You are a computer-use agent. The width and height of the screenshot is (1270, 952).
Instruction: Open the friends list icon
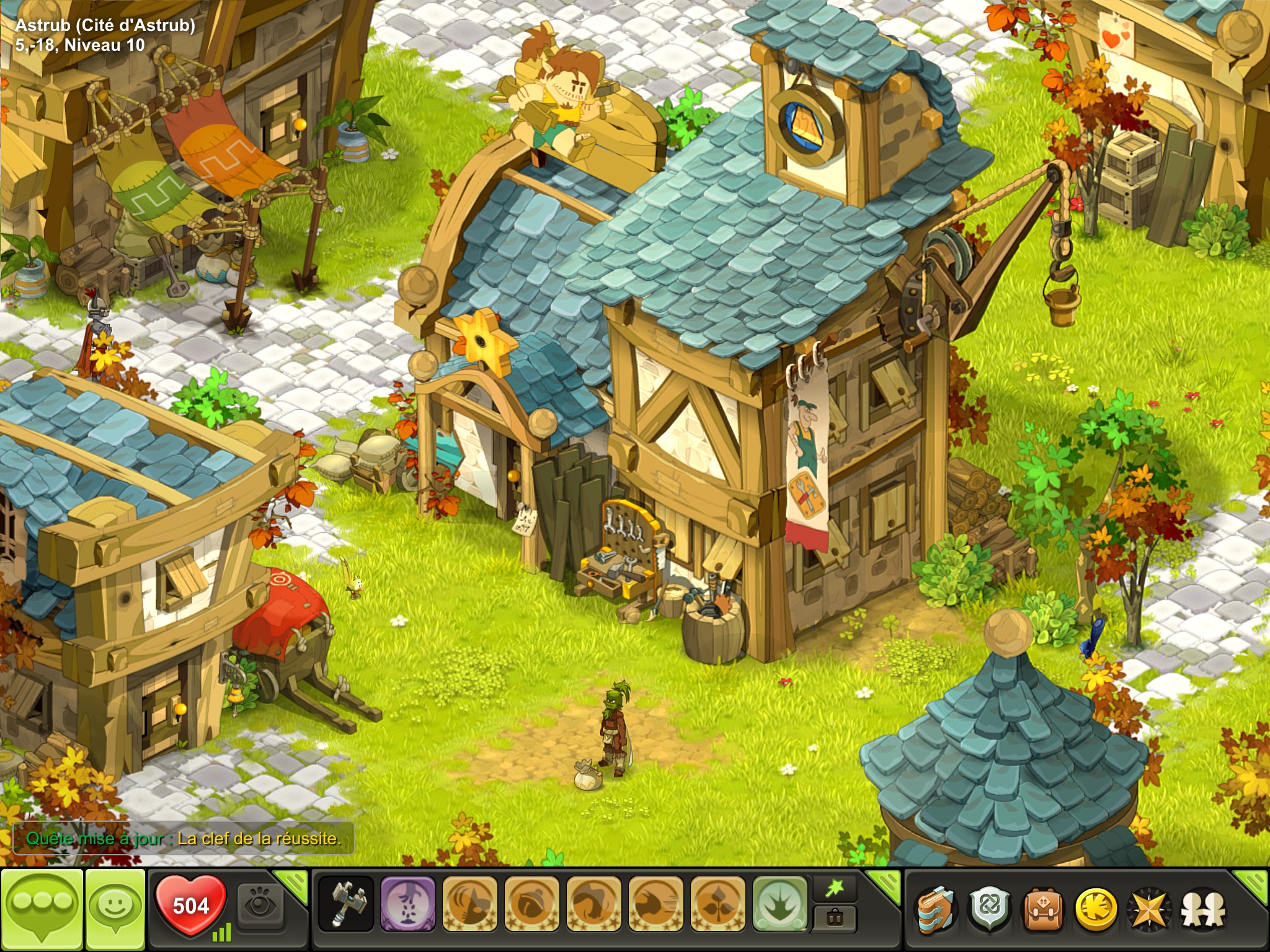coord(1202,909)
